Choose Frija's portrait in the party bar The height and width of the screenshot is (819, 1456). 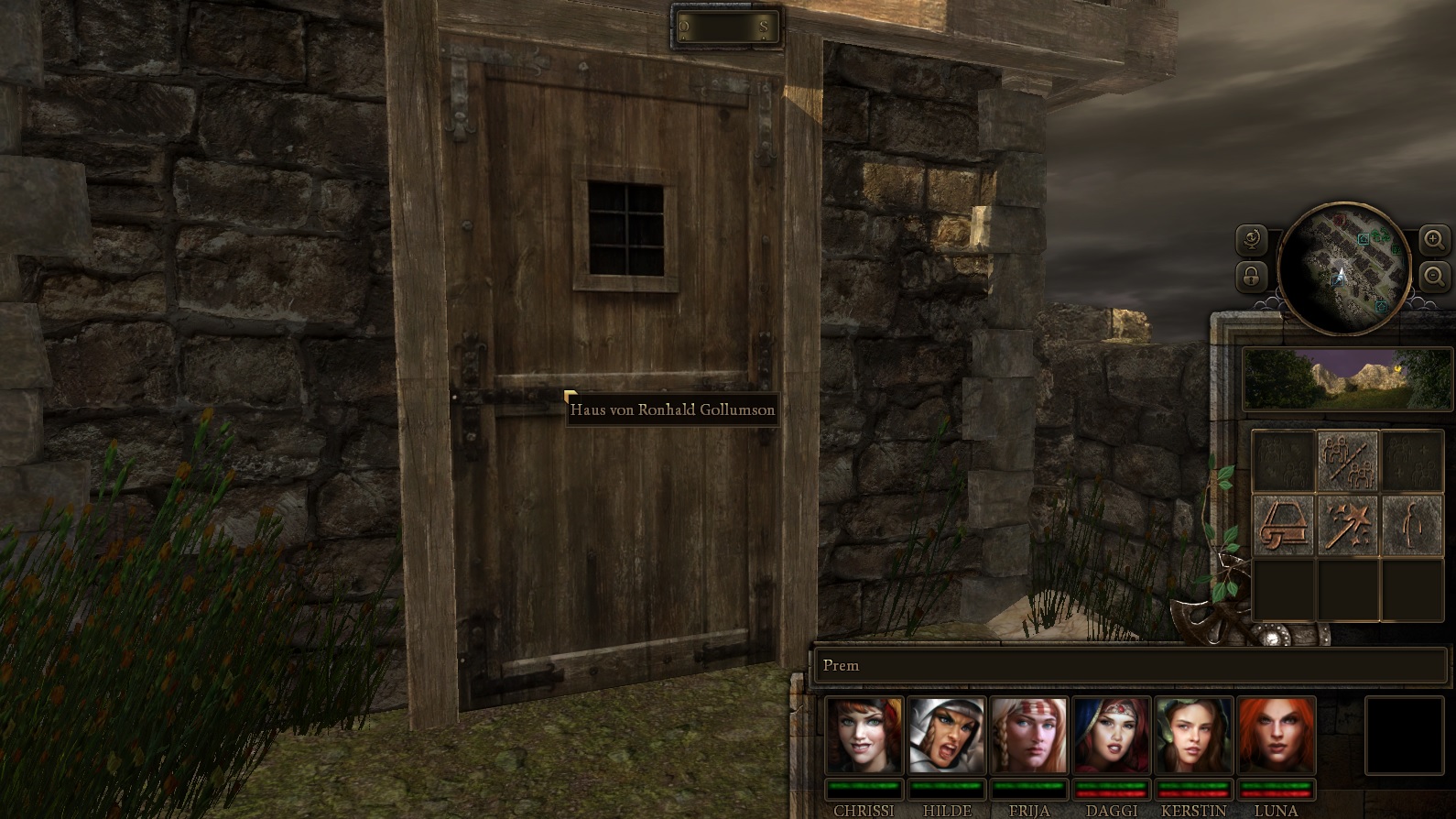1028,736
